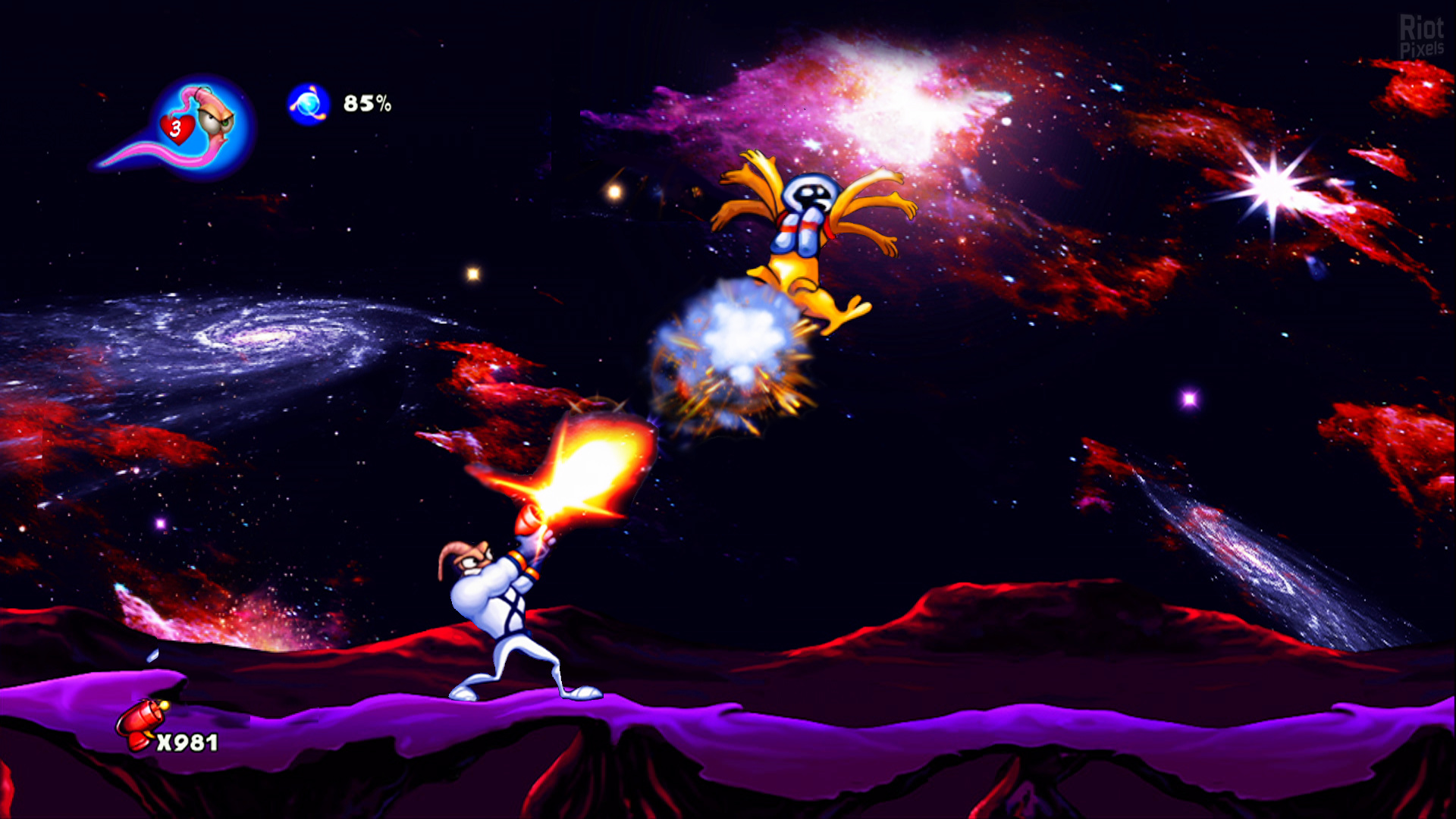Click the red plasma blaster ammo icon
Viewport: 1456px width, 819px height.
point(140,723)
